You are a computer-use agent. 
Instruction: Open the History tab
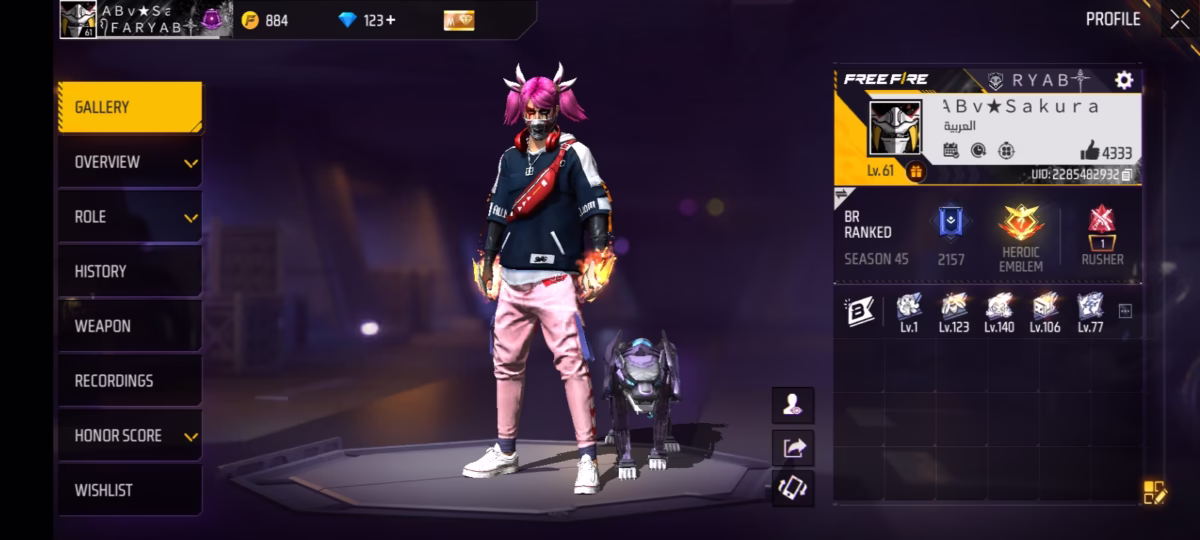(x=129, y=271)
